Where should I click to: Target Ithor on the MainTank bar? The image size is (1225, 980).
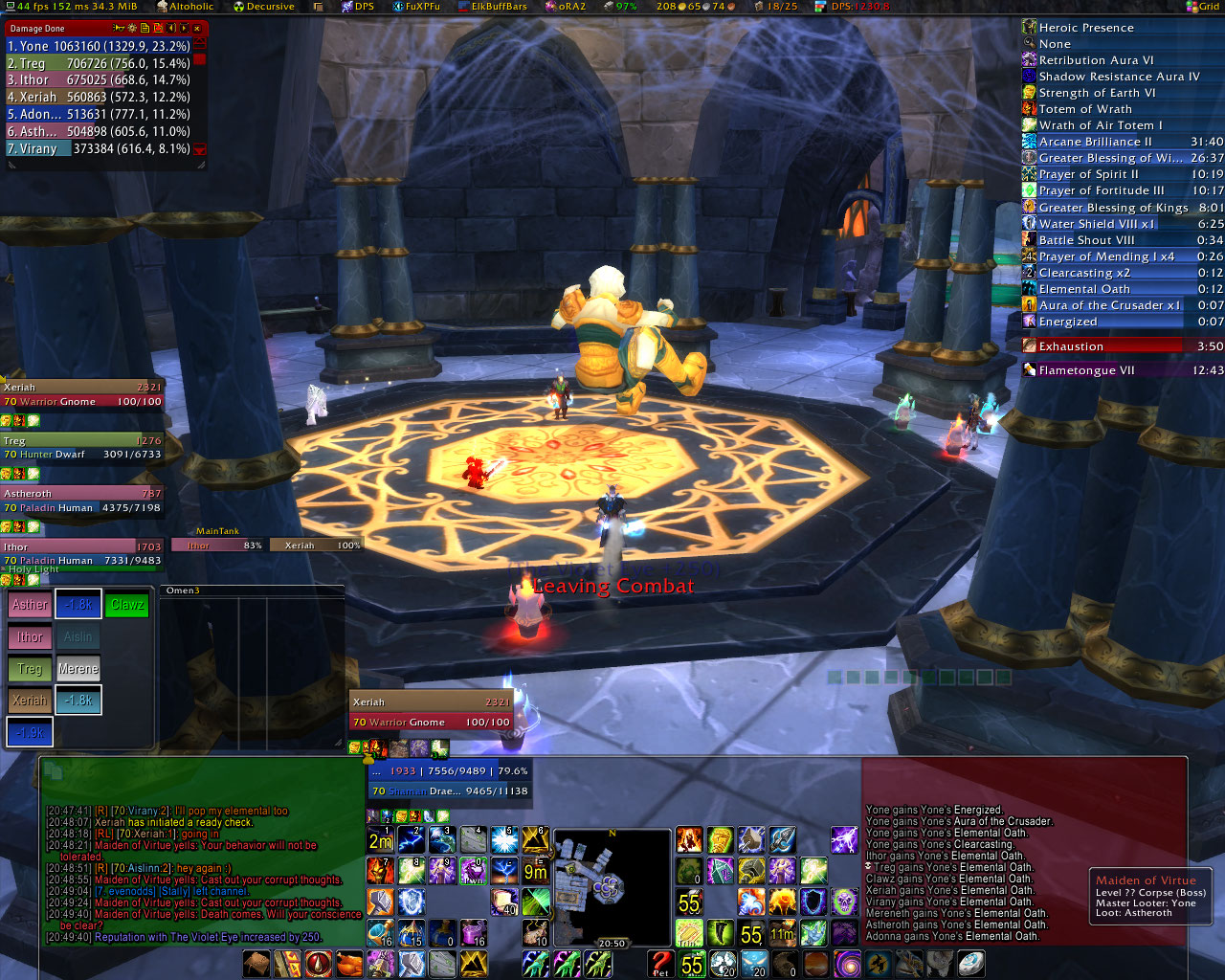217,546
